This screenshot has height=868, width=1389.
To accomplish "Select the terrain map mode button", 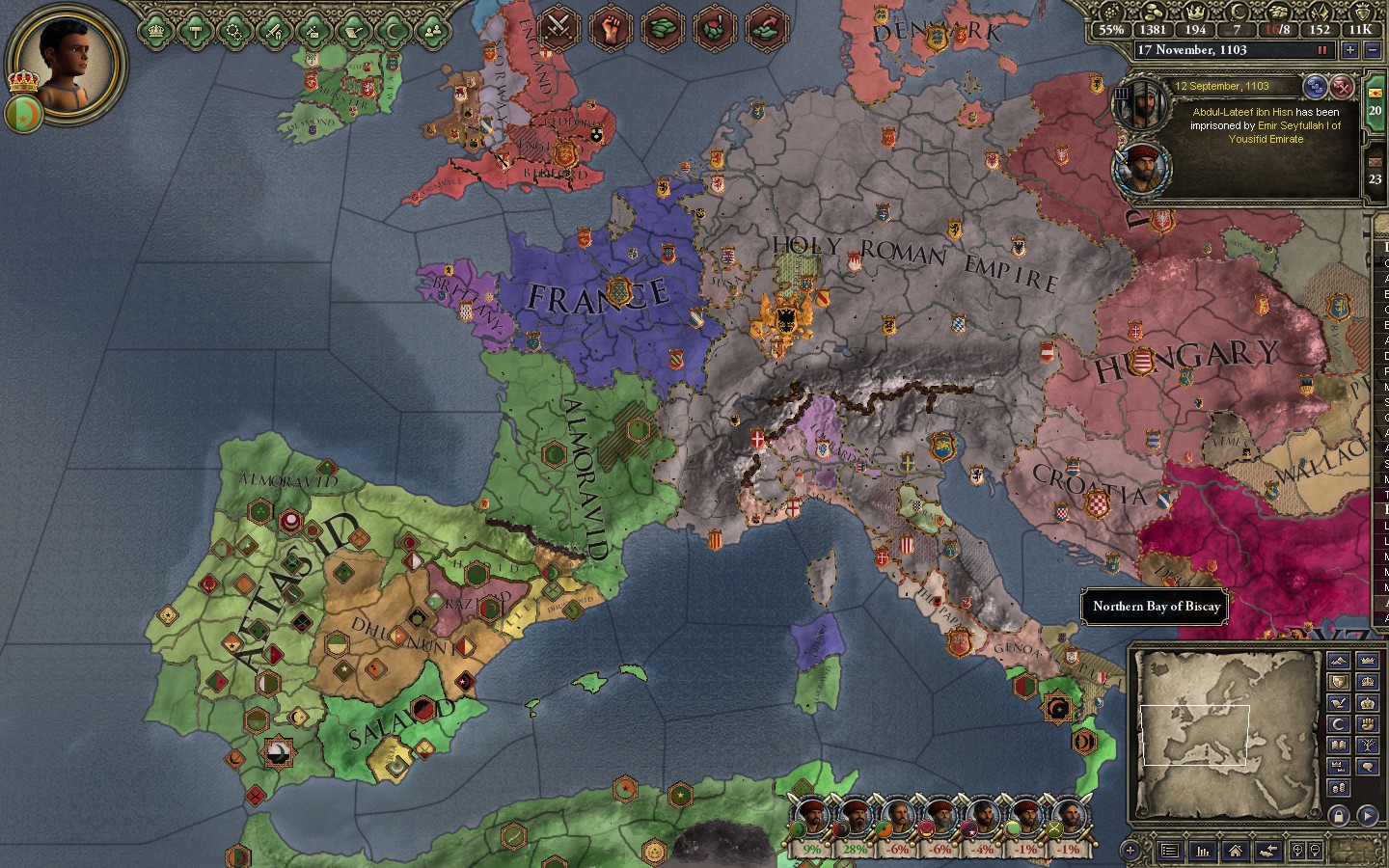I will (1338, 660).
